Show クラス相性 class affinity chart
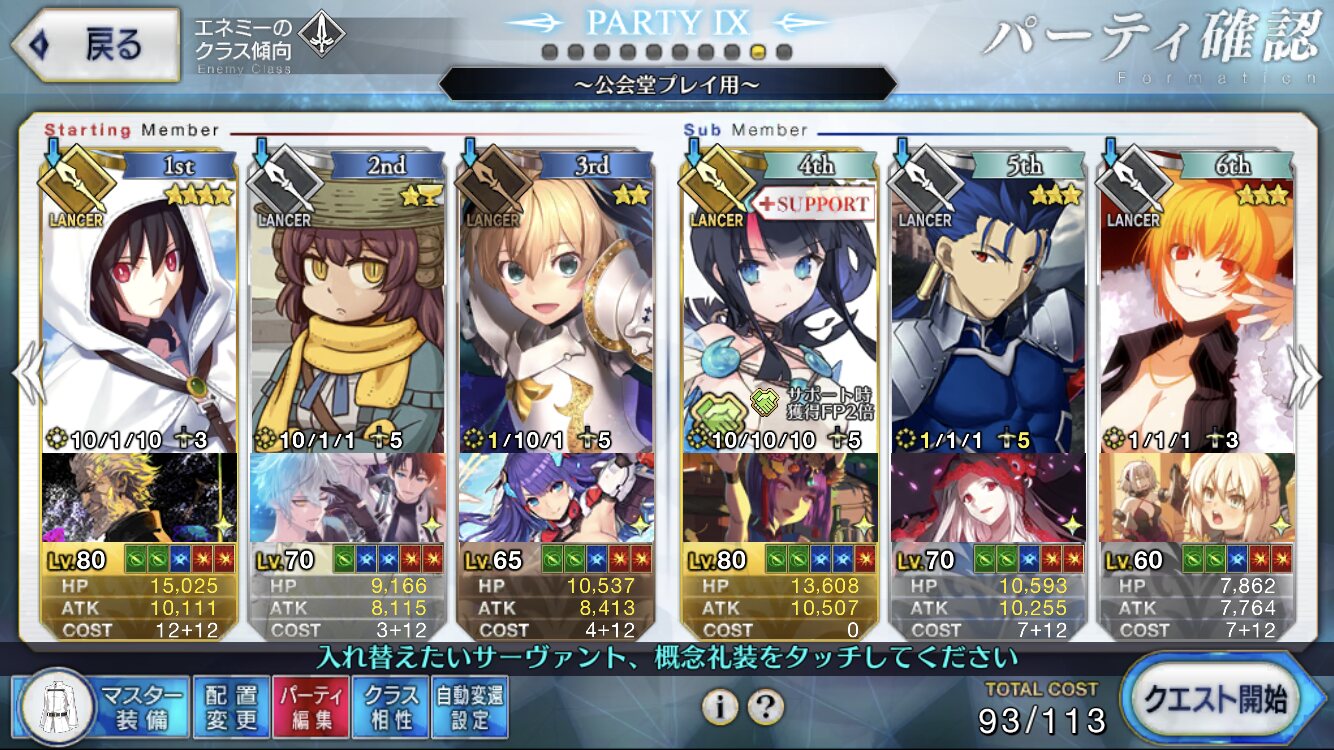This screenshot has width=1334, height=750. pos(391,706)
